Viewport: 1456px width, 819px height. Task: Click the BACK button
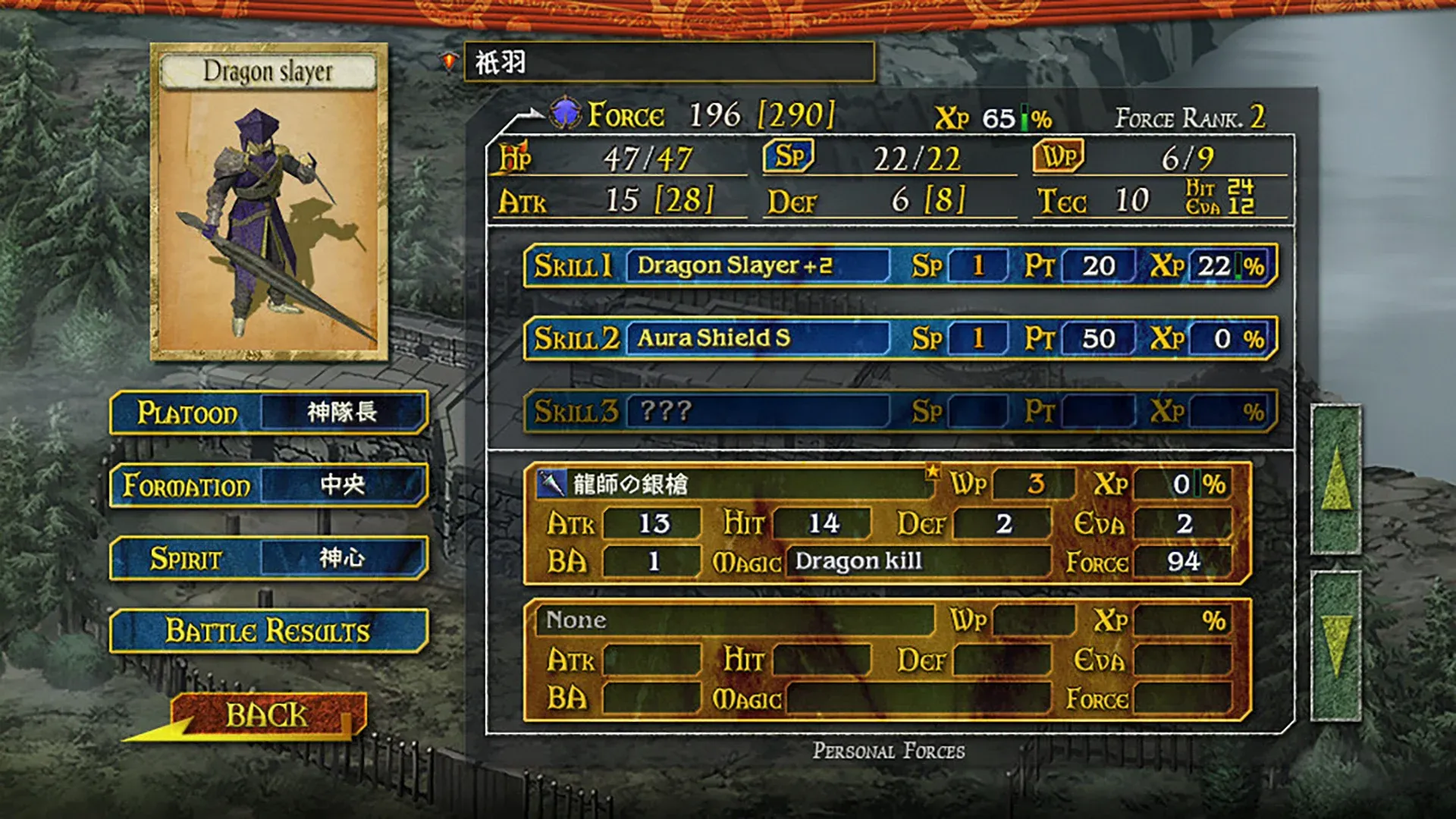click(x=265, y=715)
